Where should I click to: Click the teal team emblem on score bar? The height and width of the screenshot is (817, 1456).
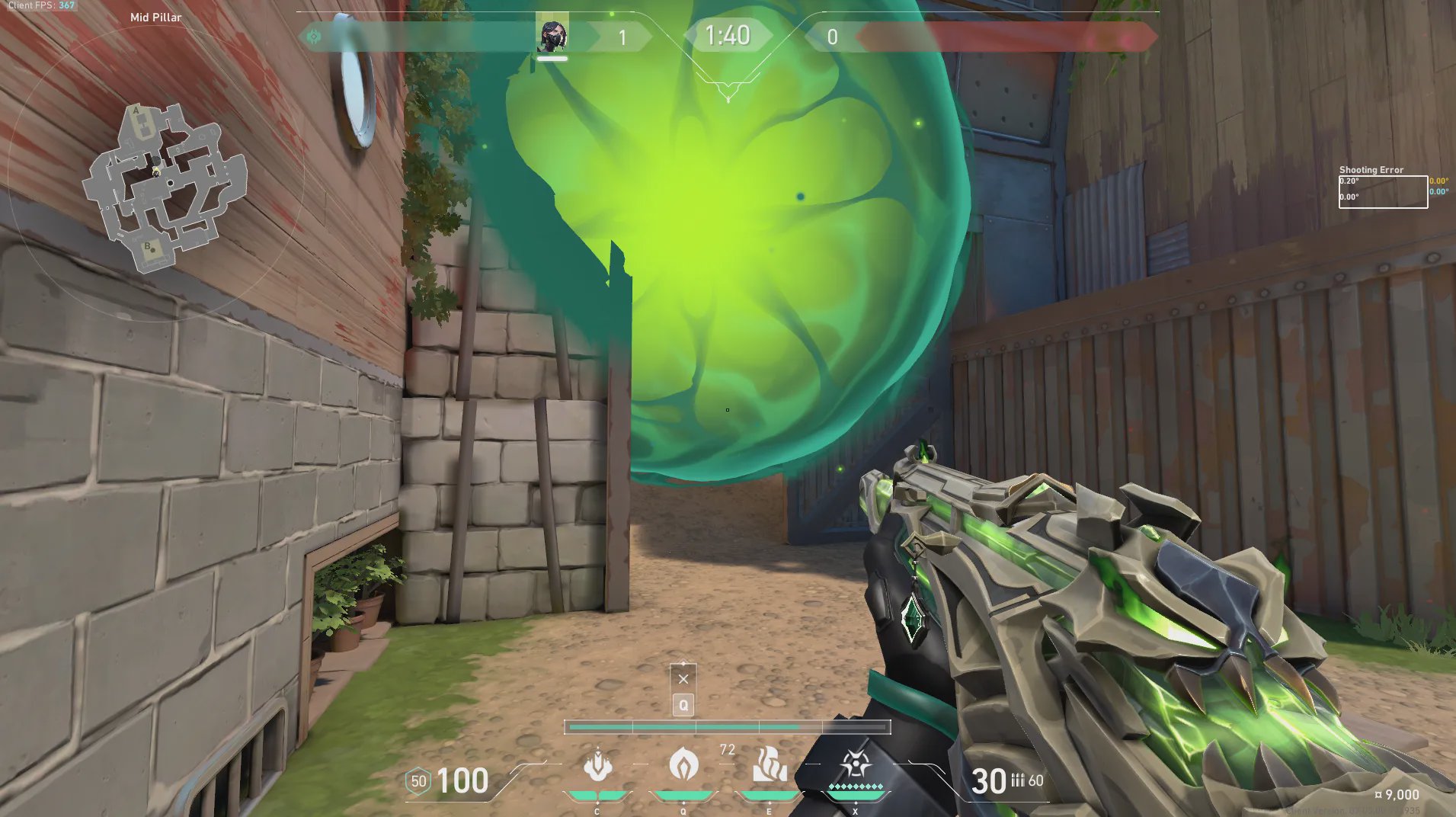[x=314, y=36]
